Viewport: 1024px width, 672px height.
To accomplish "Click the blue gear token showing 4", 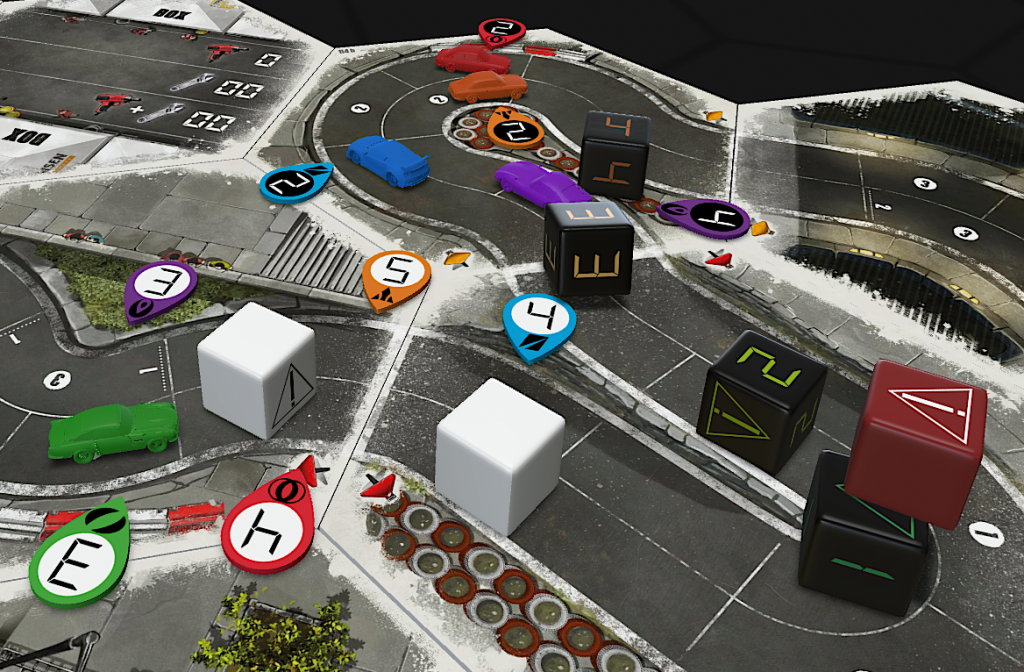I will (539, 324).
